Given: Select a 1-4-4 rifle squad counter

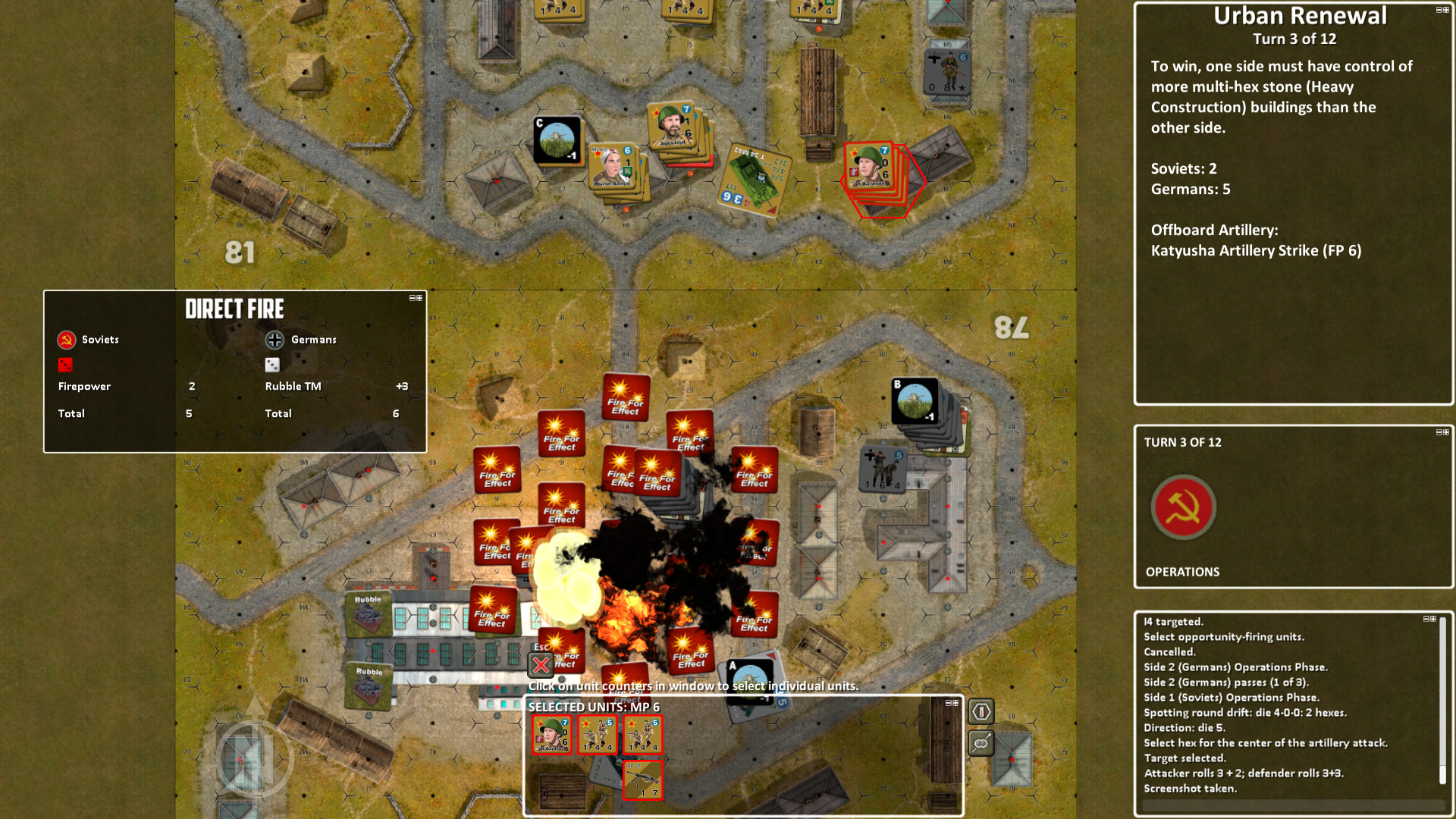Looking at the screenshot, I should [x=598, y=735].
